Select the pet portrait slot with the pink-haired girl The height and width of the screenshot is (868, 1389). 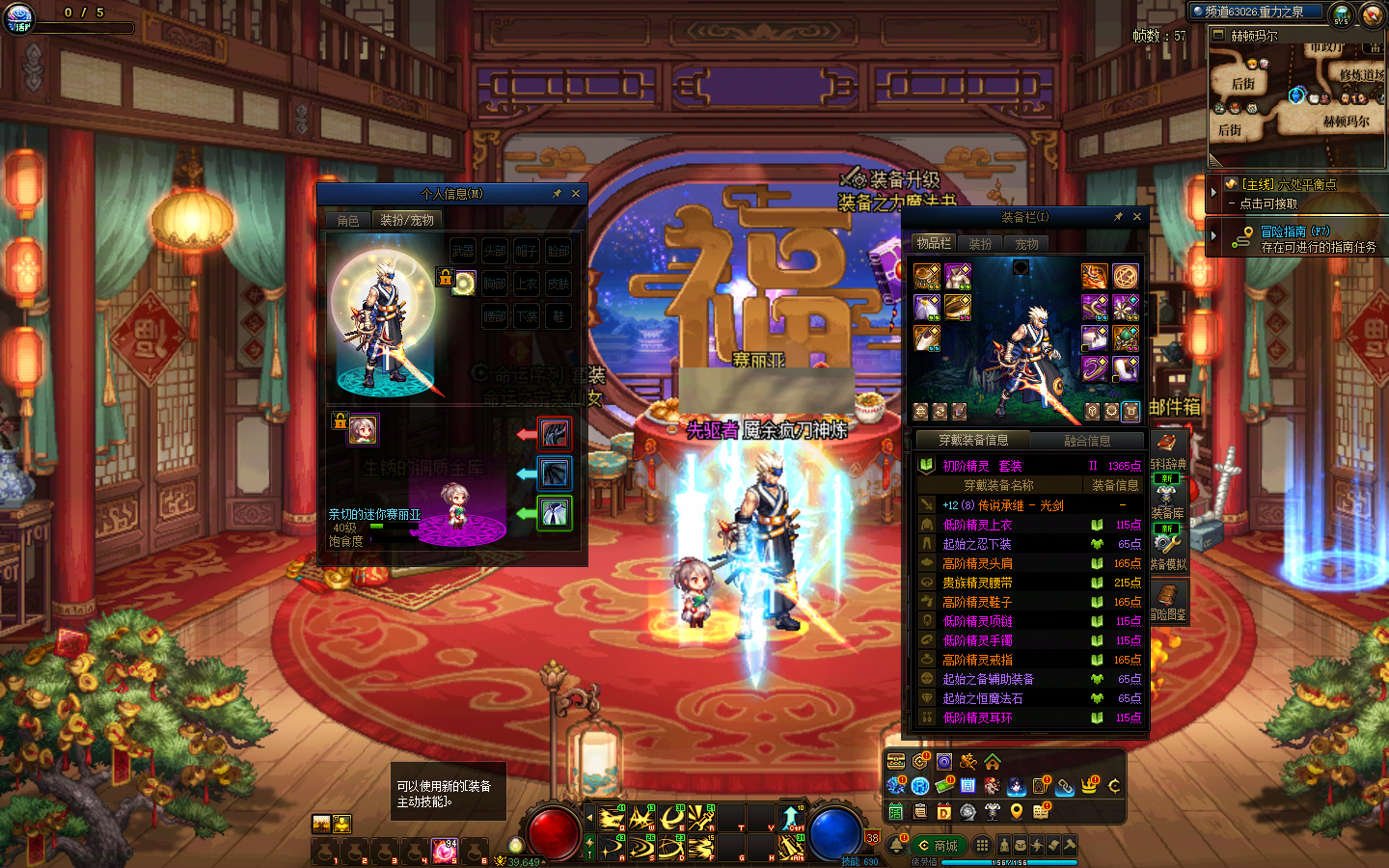tap(363, 428)
